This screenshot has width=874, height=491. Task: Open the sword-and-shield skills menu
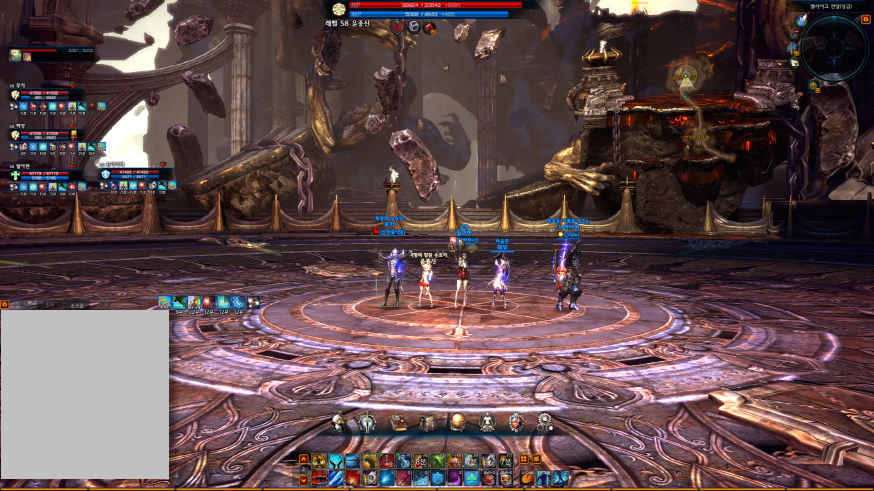pyautogui.click(x=368, y=422)
